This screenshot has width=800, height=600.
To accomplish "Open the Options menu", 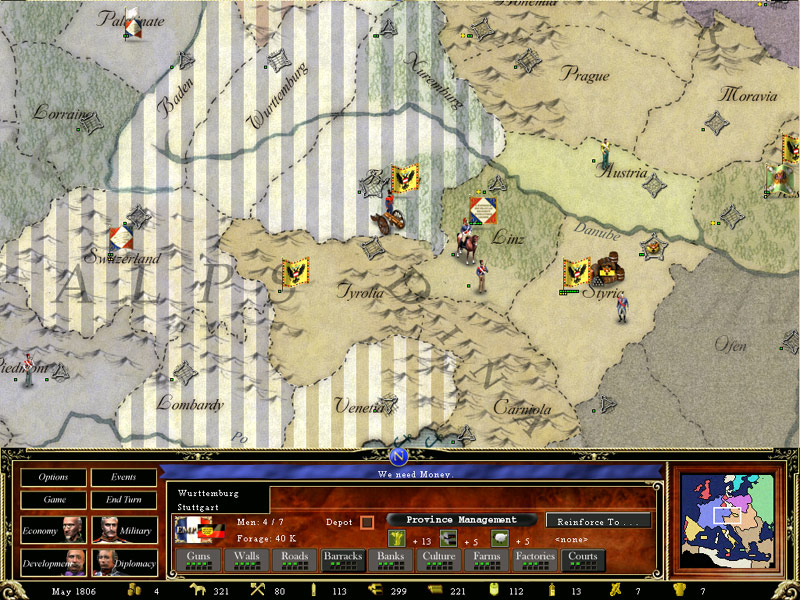I will (53, 478).
